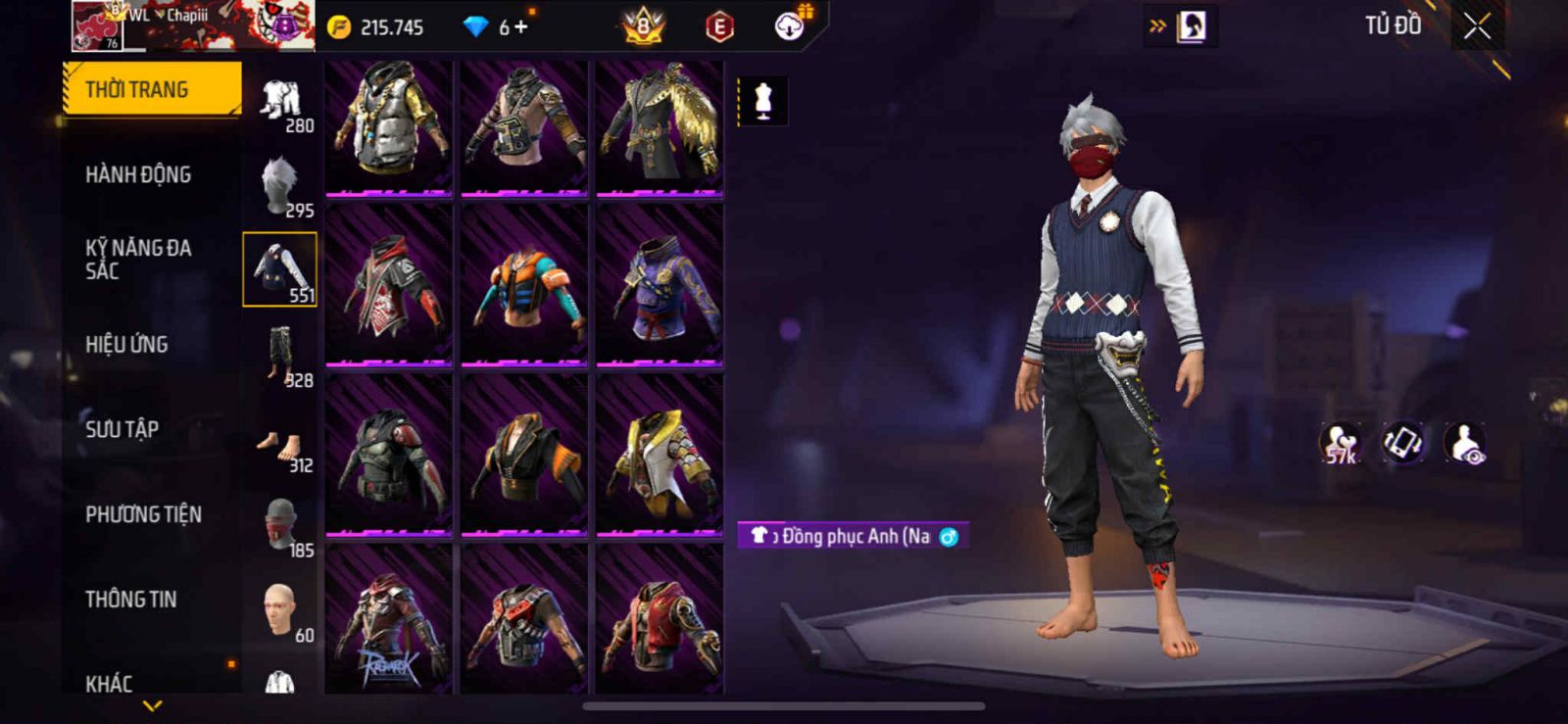Choose the Ragnarok branded top
This screenshot has height=724, width=1568.
click(389, 622)
